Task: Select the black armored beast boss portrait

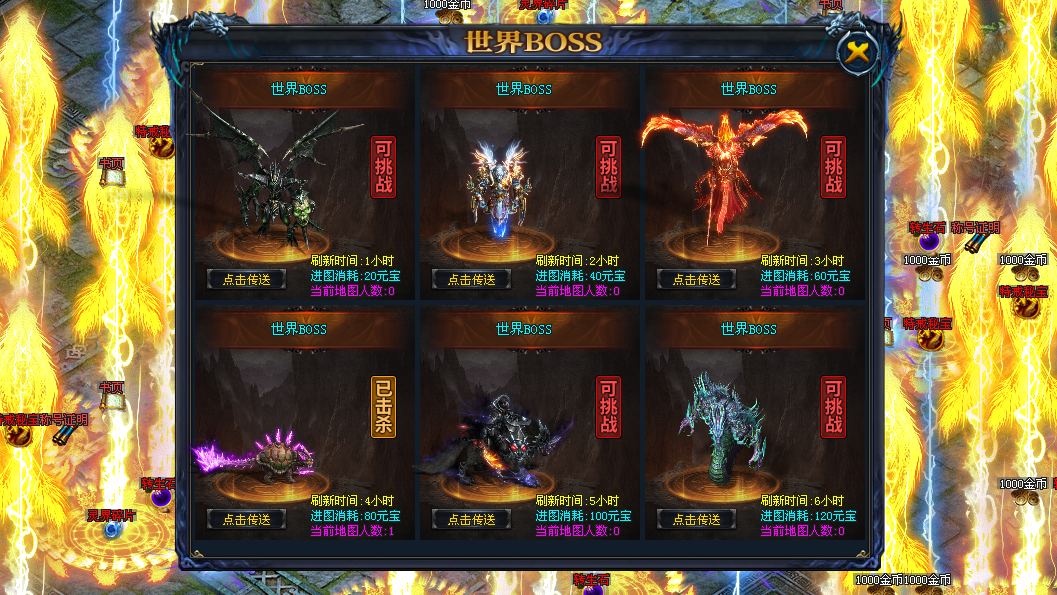Action: coord(495,440)
